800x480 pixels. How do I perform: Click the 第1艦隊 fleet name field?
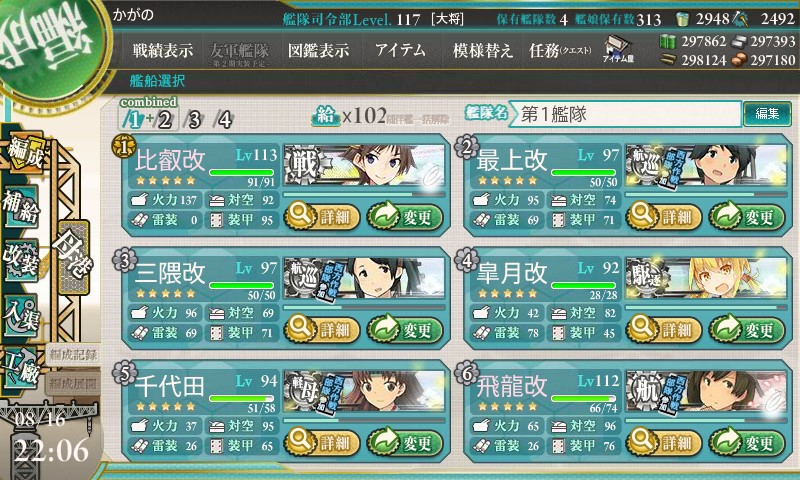(627, 114)
